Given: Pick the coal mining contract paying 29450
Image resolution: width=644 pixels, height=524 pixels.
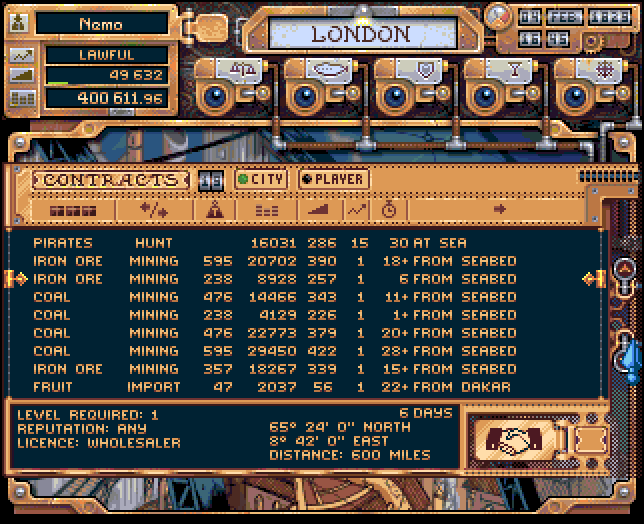Looking at the screenshot, I should (300, 351).
